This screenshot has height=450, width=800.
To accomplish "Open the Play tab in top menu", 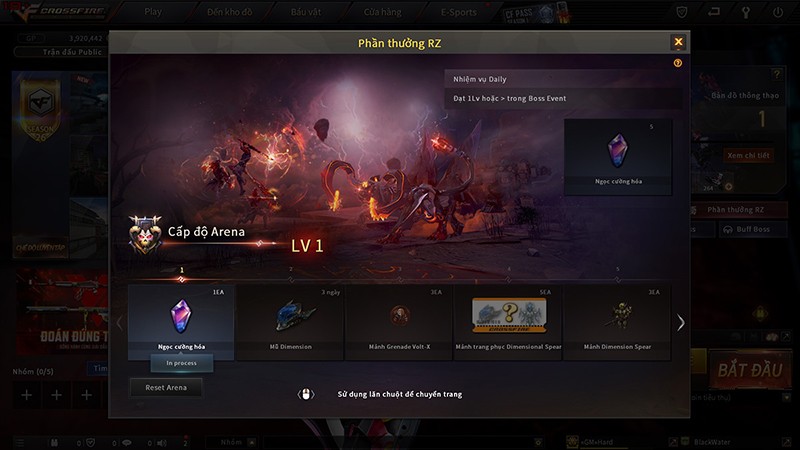I will (153, 12).
